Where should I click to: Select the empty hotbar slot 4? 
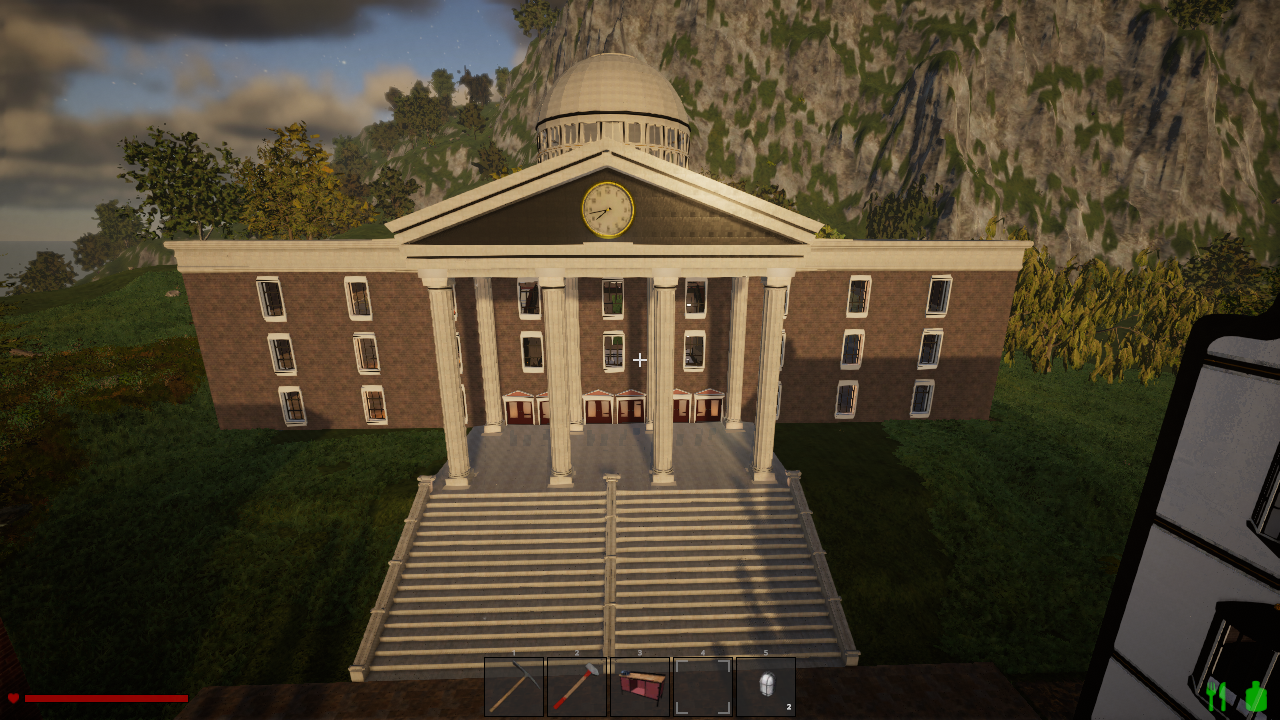703,686
